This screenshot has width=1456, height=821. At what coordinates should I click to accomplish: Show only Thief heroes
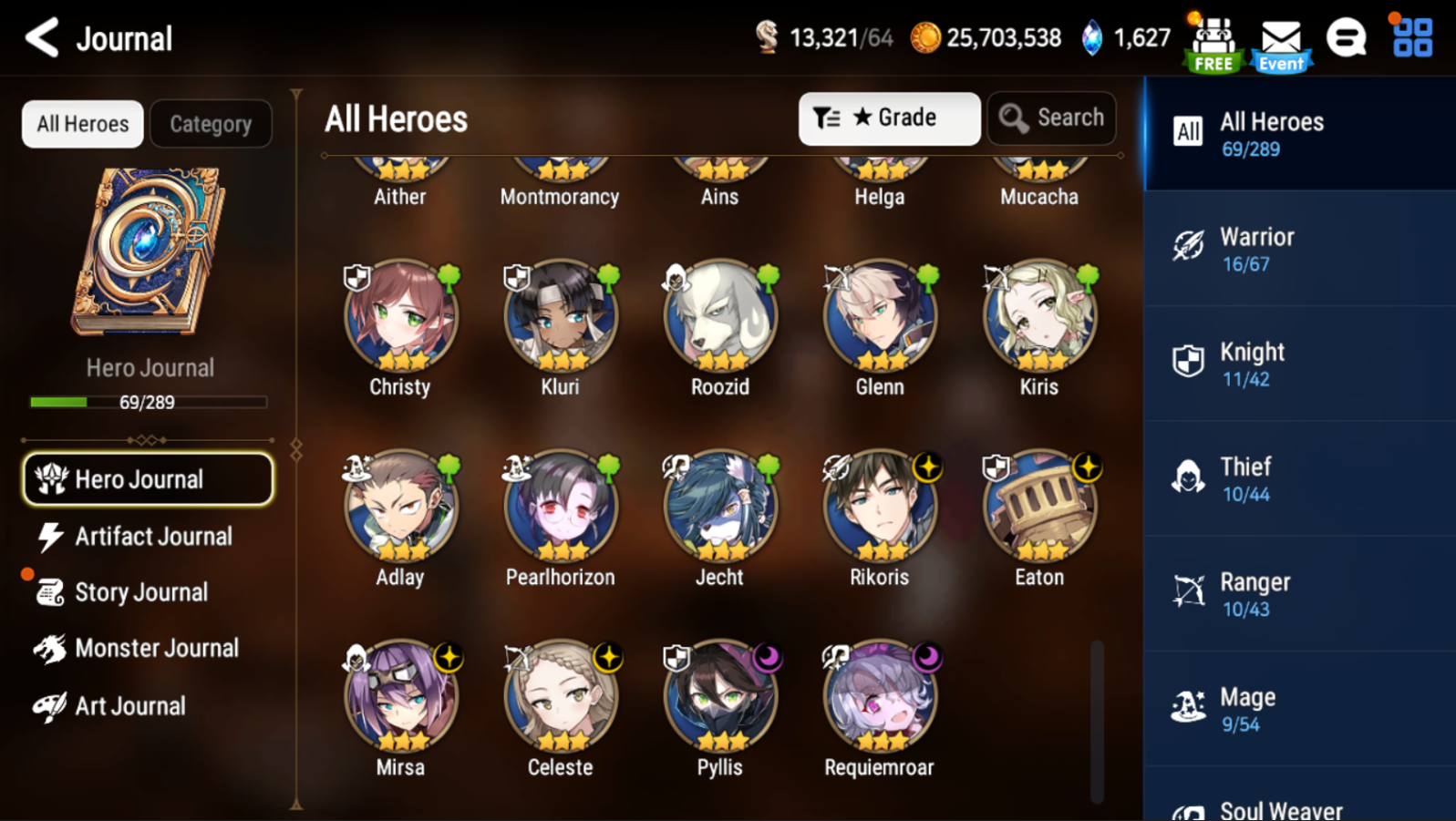pos(1299,478)
